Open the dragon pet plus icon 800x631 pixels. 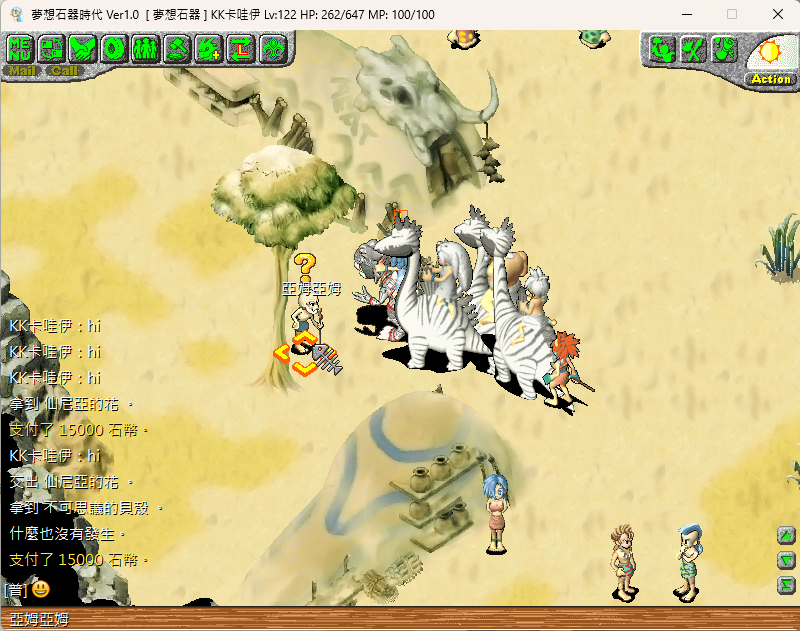tap(208, 48)
